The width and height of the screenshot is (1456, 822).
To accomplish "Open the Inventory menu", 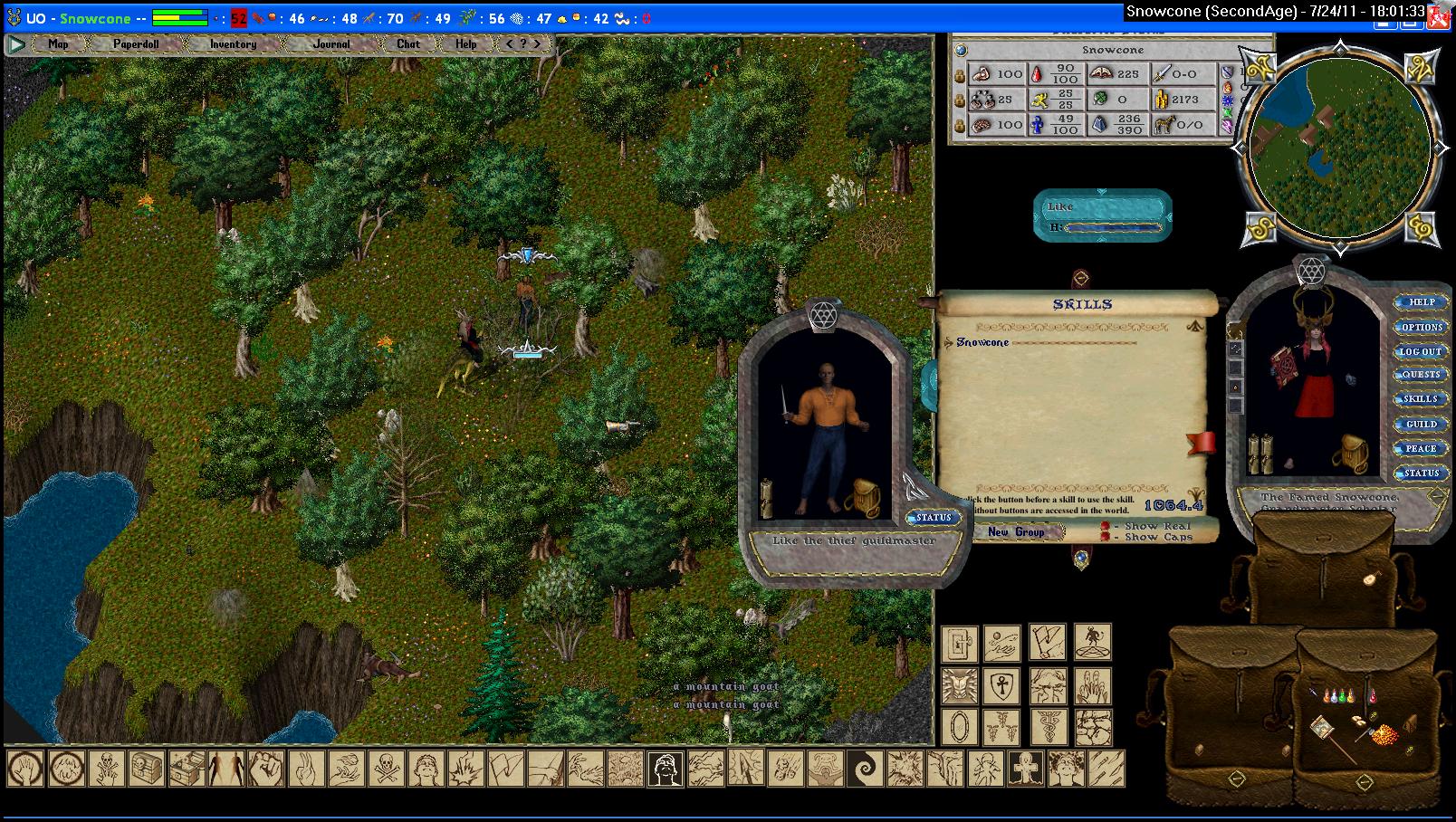I will [233, 43].
